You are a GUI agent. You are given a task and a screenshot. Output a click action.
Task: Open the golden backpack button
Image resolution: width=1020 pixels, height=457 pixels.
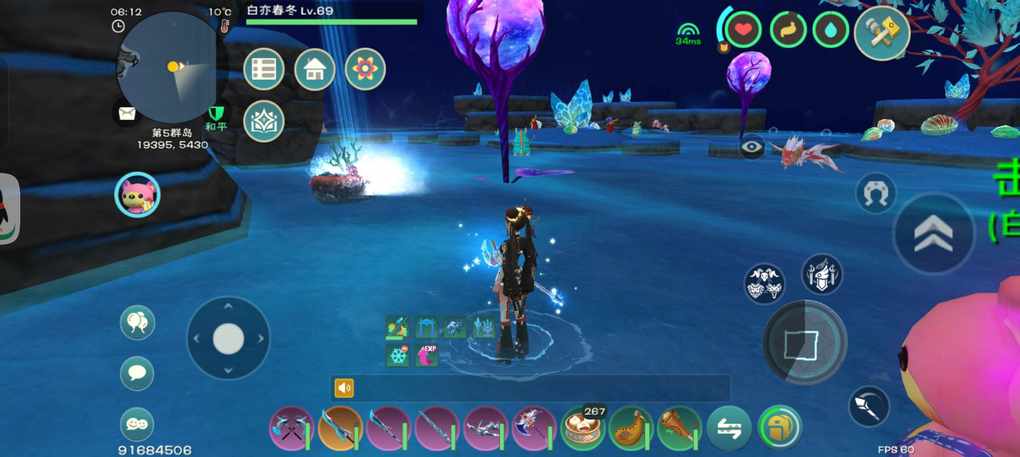pyautogui.click(x=779, y=429)
